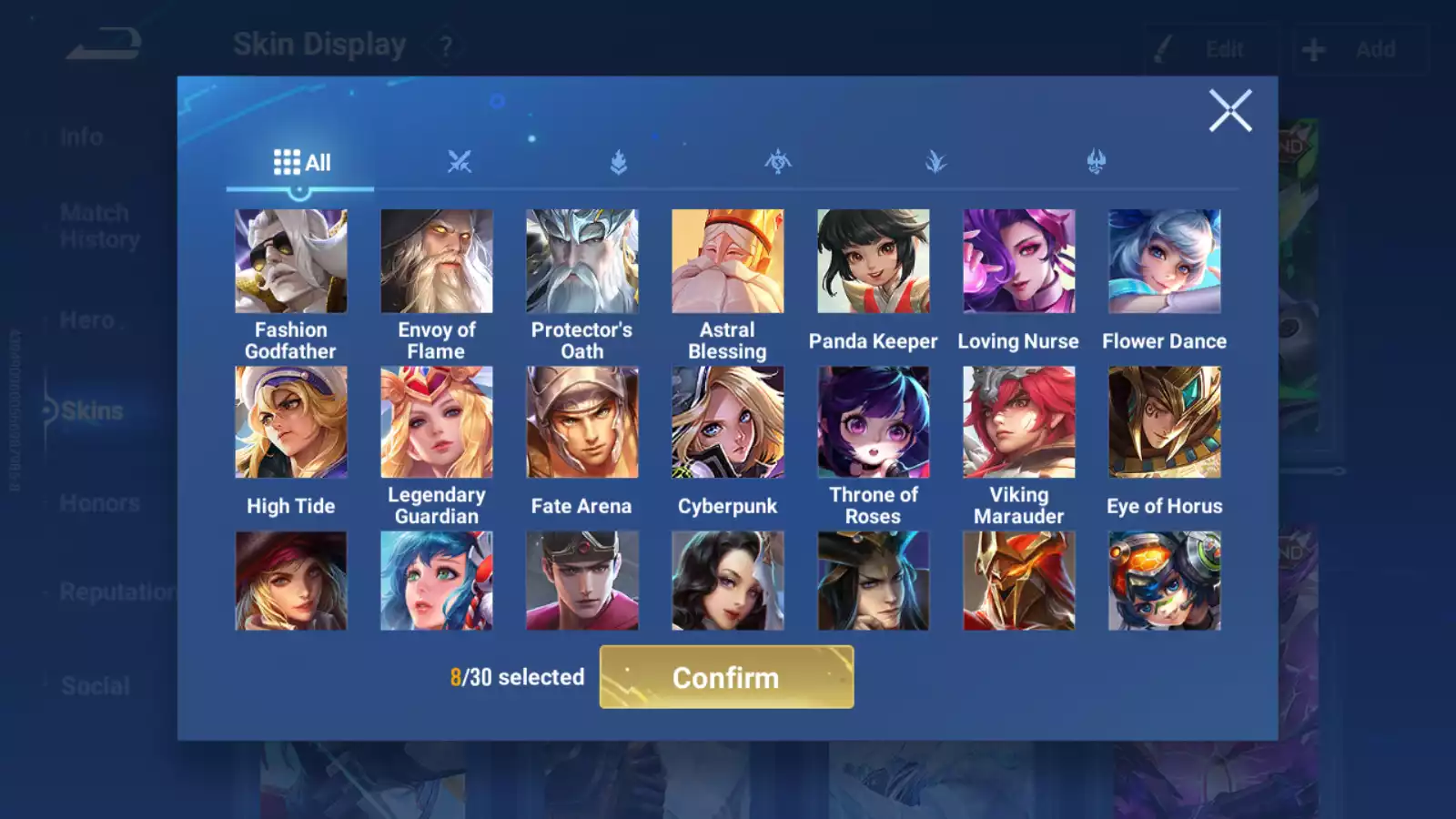Select the Fashion Godfather skin thumbnail

(290, 260)
